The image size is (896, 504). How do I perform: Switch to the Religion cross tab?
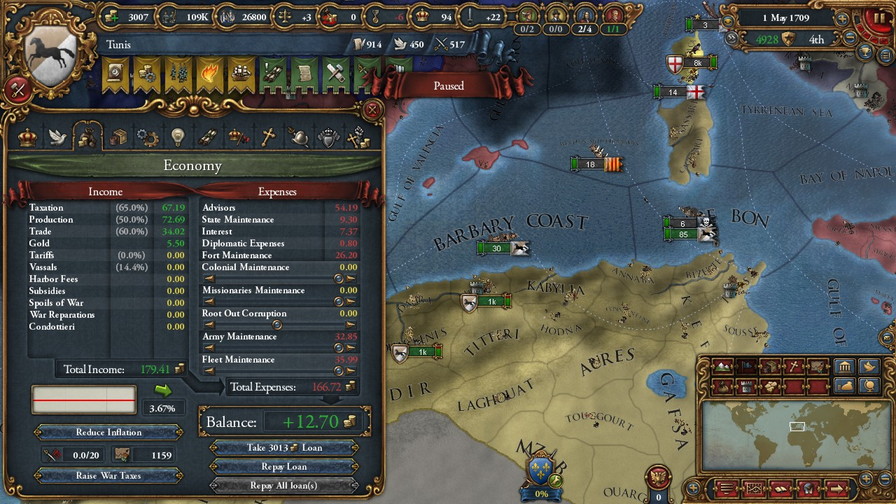coord(268,137)
